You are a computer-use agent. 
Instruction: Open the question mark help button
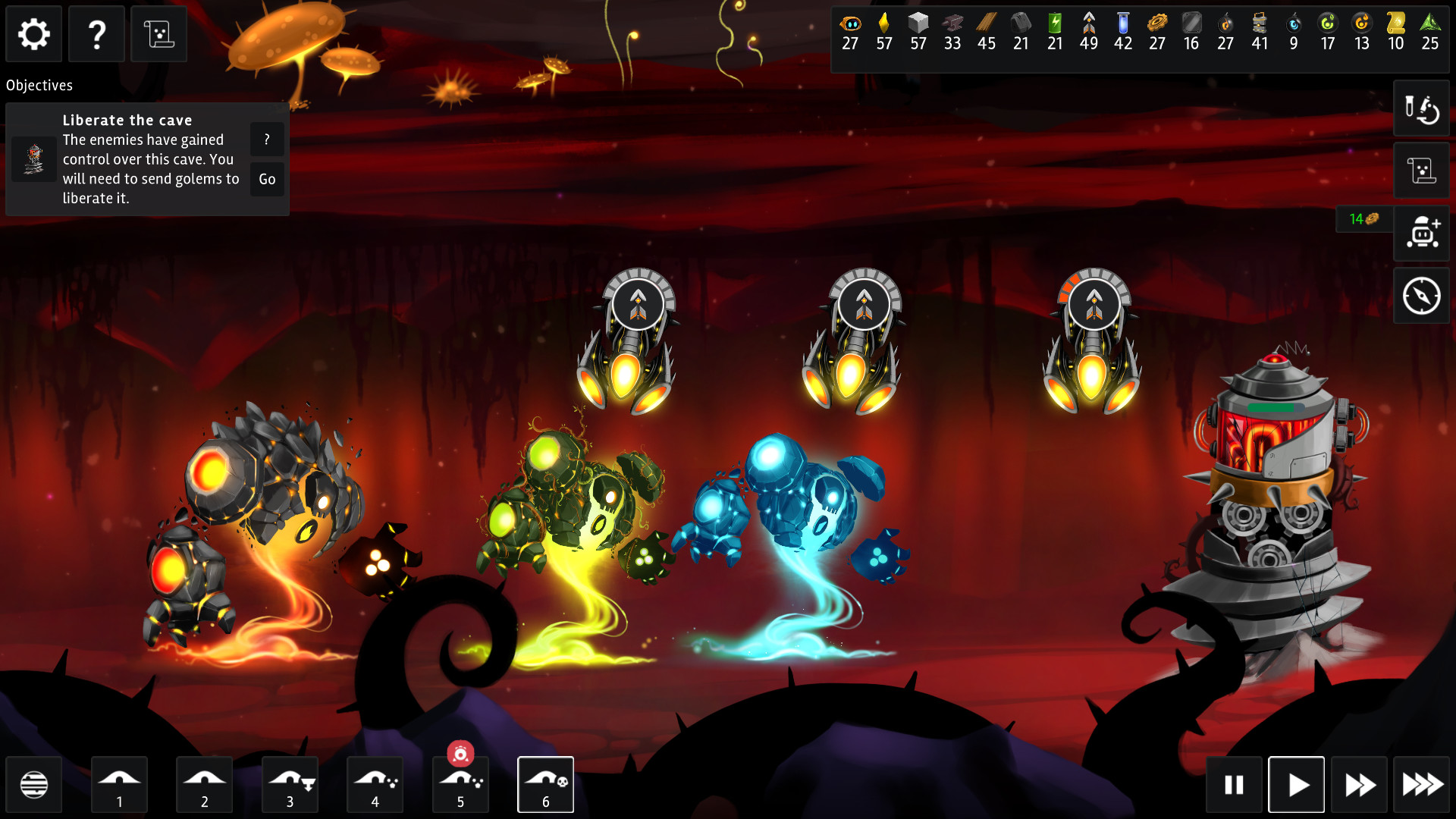click(x=96, y=34)
